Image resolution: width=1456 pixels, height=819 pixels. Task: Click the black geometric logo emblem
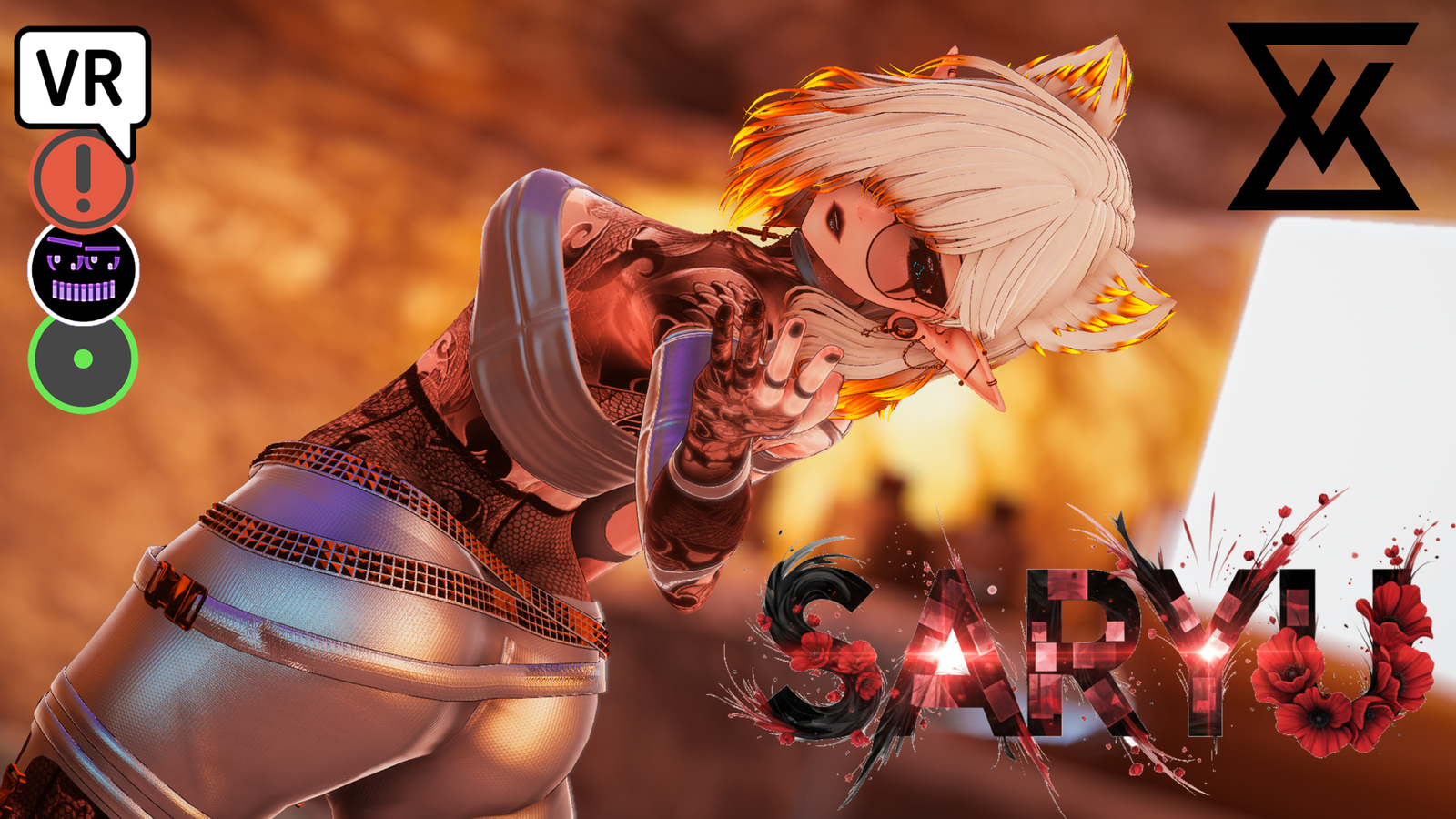[x=1322, y=116]
